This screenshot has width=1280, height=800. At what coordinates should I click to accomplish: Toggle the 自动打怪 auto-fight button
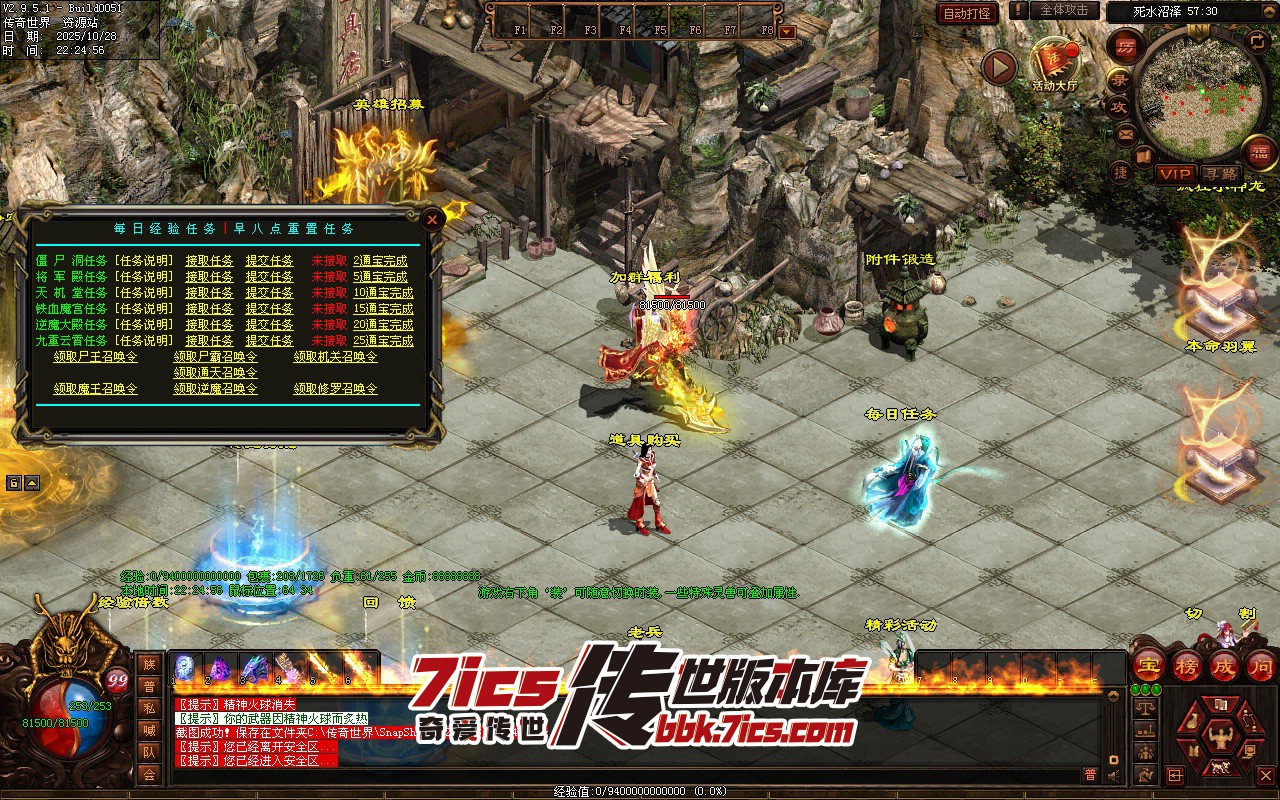tap(967, 13)
